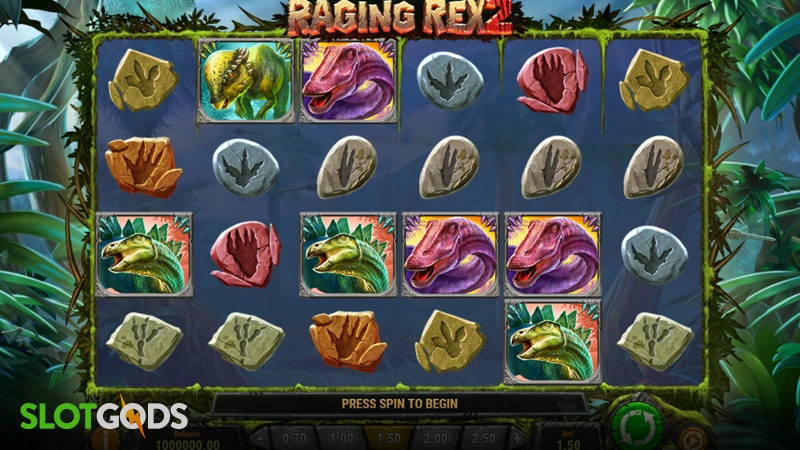
Task: Choose the 1.00 bet amount
Action: [x=342, y=439]
